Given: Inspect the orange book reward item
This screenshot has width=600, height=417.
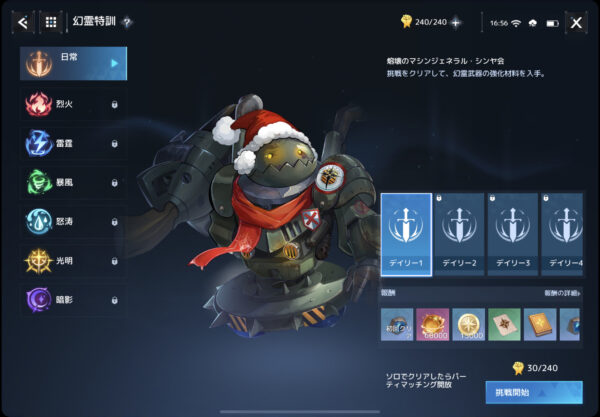Looking at the screenshot, I should [541, 325].
